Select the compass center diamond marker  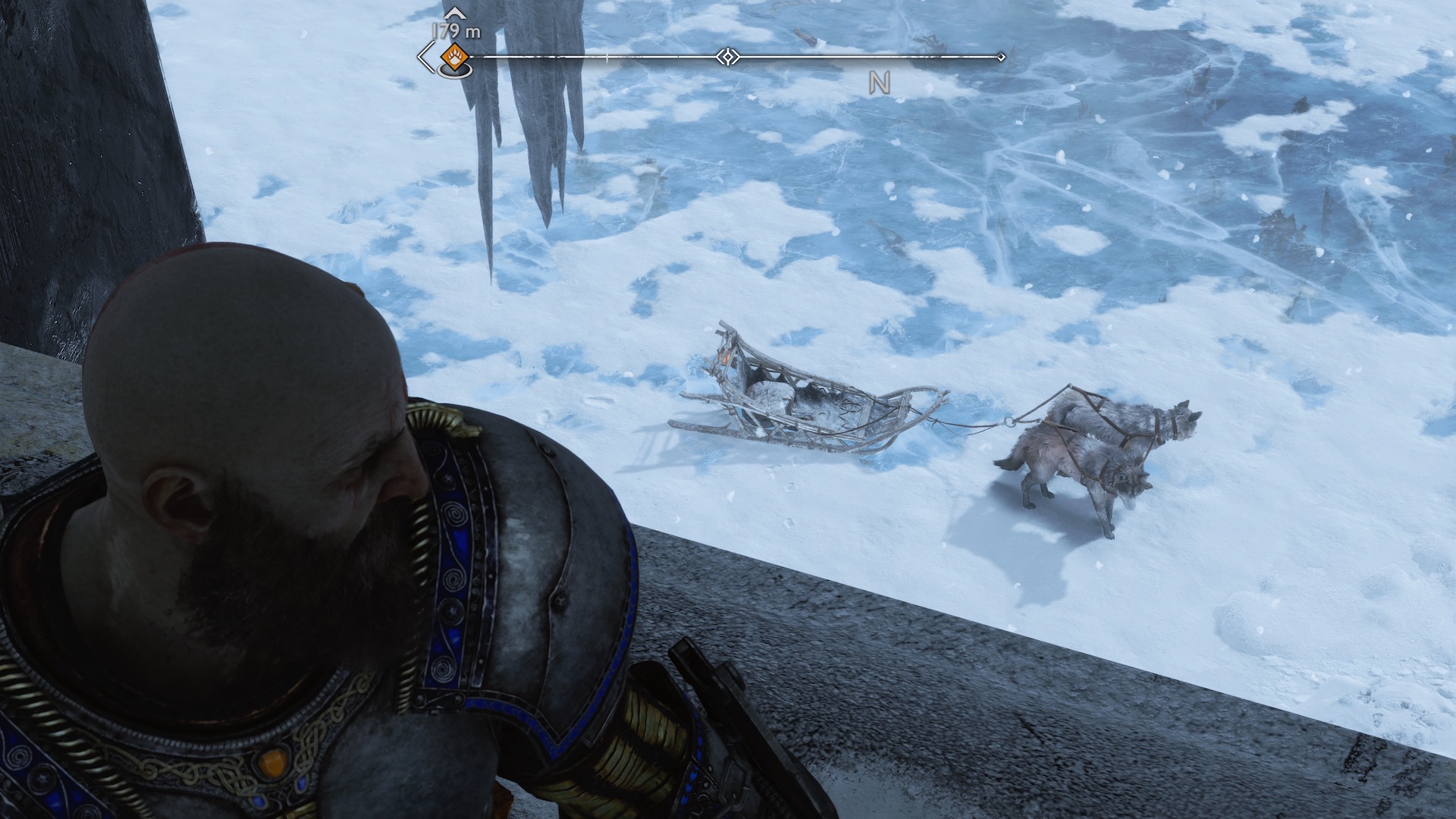[727, 57]
